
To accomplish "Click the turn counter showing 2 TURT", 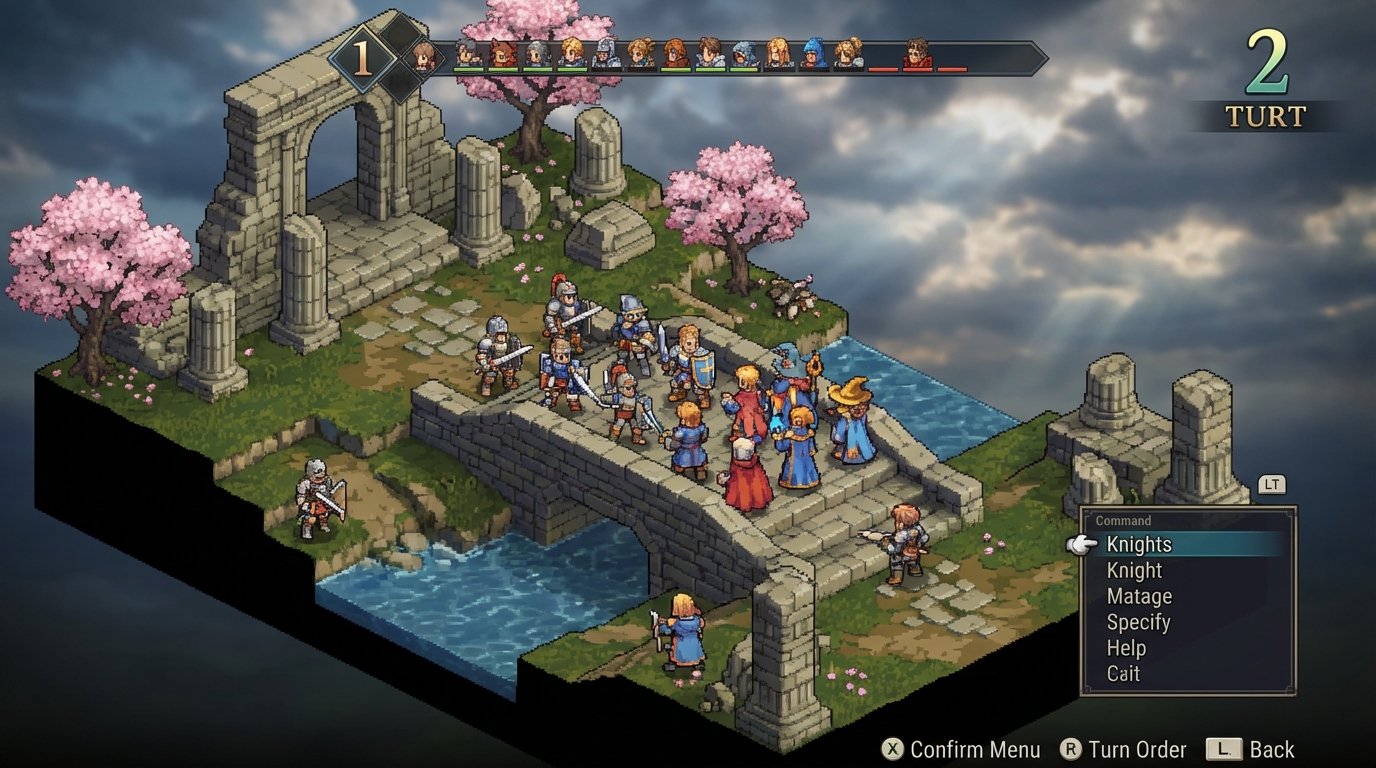I will [1267, 75].
